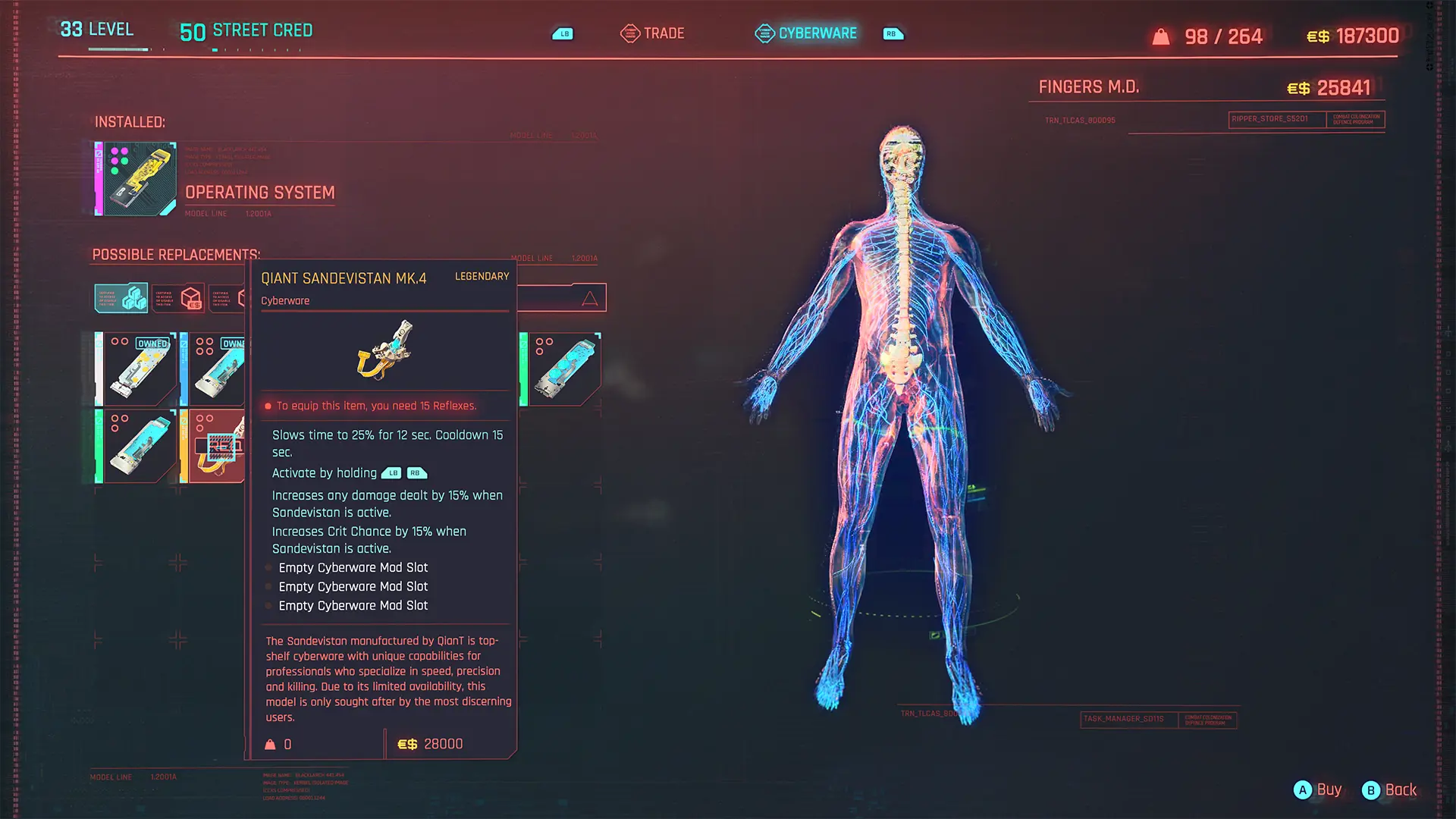Screen dimensions: 1456x819
Task: Switch to the Cyberware menu tab
Action: tap(817, 33)
